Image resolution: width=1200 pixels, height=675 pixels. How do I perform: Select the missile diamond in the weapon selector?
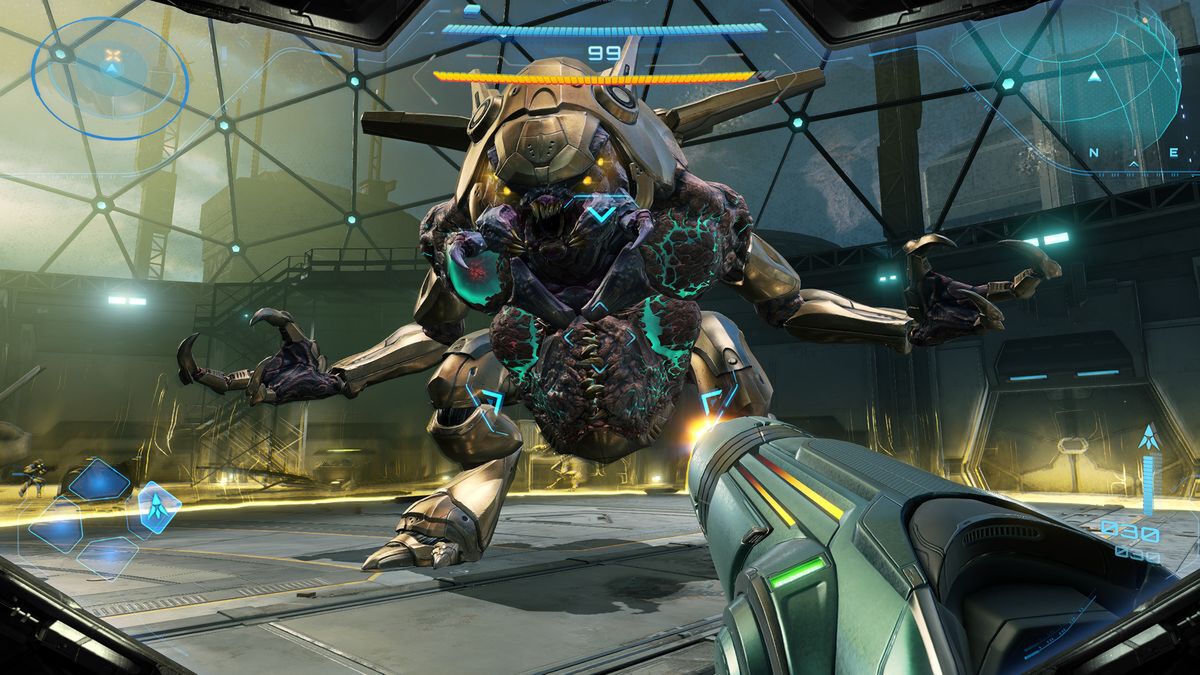pos(158,507)
